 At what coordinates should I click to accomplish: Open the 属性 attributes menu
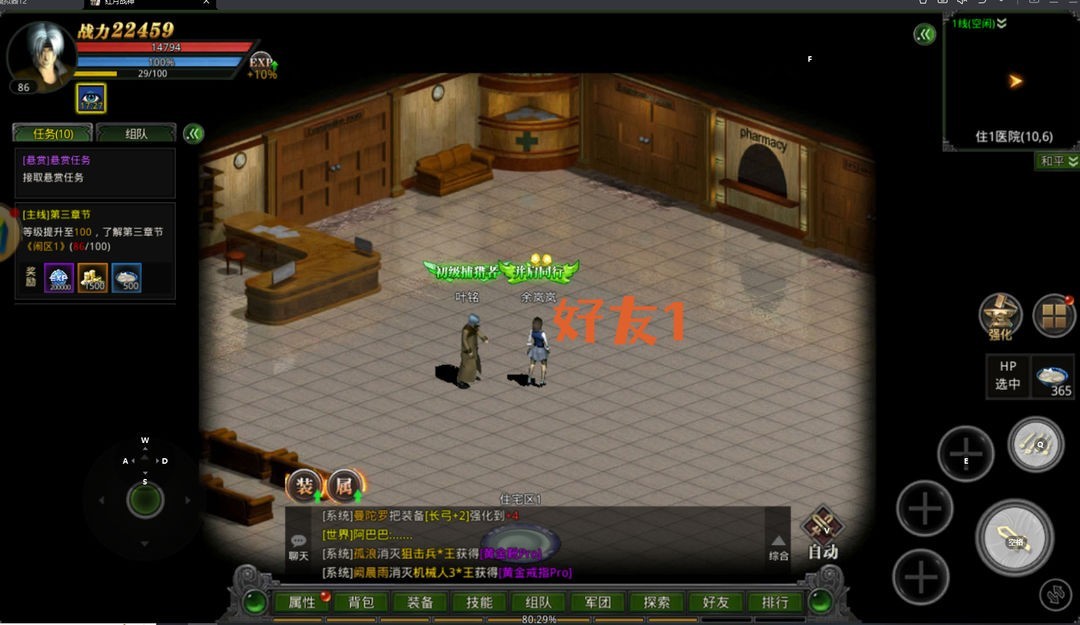coord(301,602)
